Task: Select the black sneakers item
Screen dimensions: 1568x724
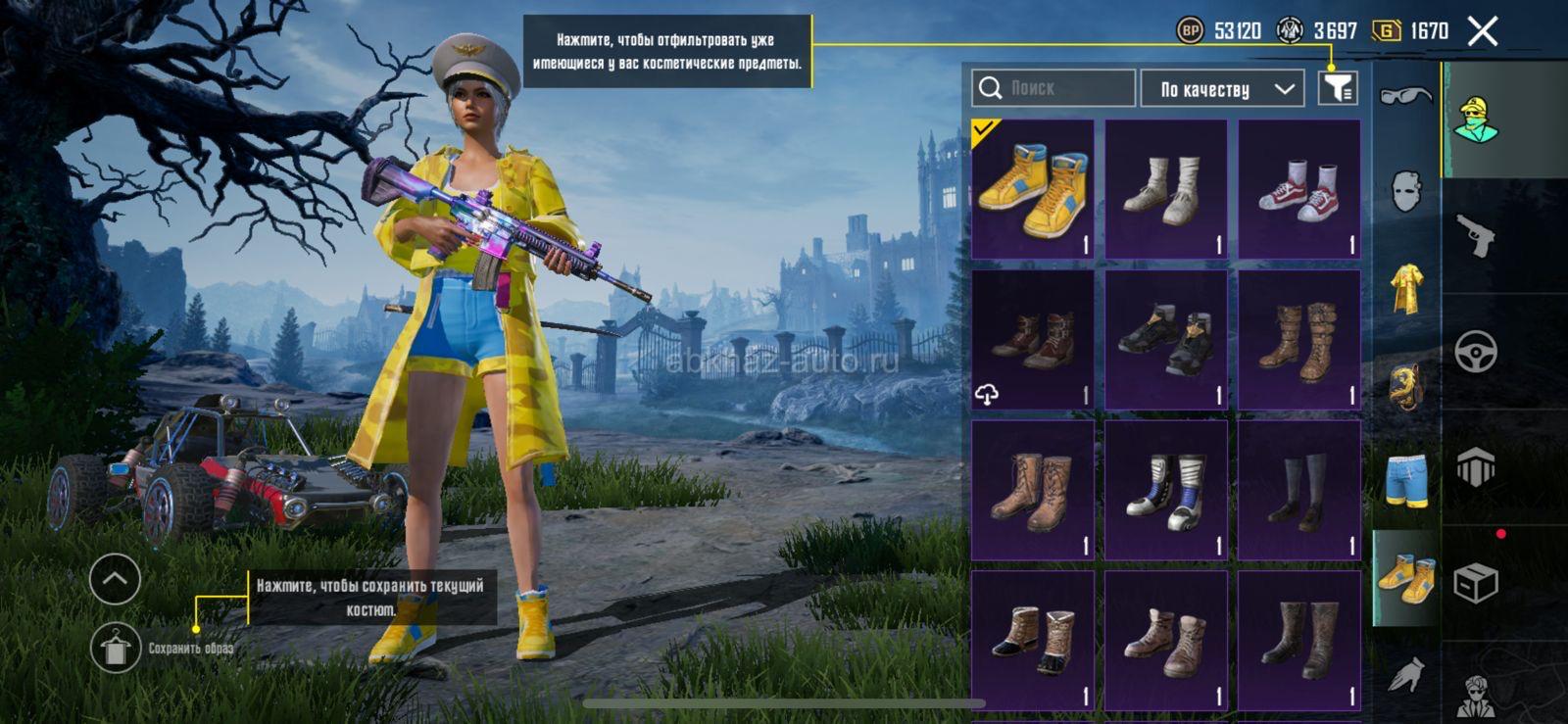Action: (1165, 339)
